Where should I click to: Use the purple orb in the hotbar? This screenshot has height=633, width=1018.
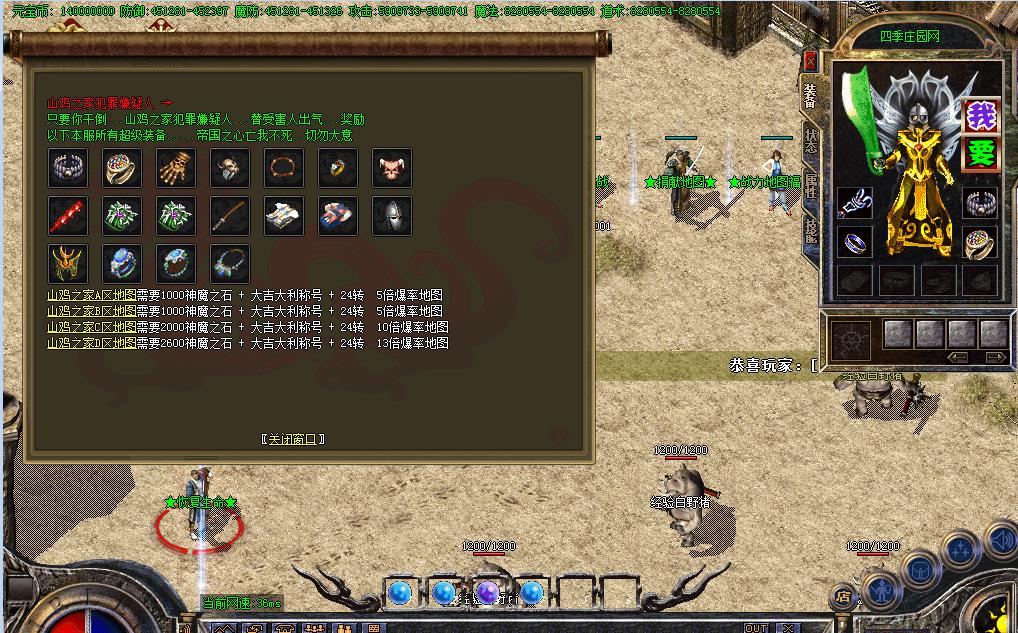[x=488, y=593]
